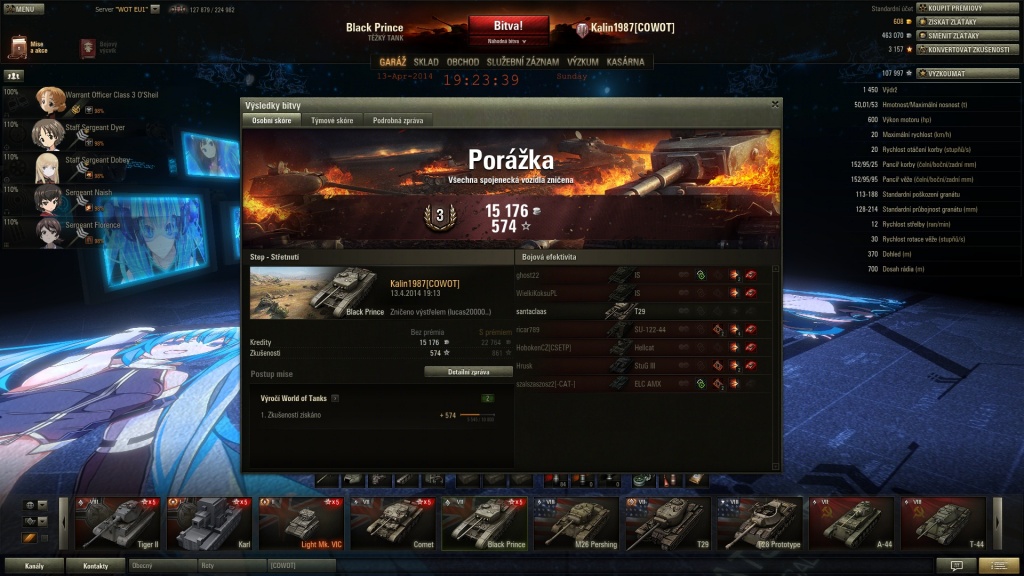Image resolution: width=1024 pixels, height=576 pixels.
Task: Open the VÝZKUM research tree
Action: pyautogui.click(x=583, y=62)
